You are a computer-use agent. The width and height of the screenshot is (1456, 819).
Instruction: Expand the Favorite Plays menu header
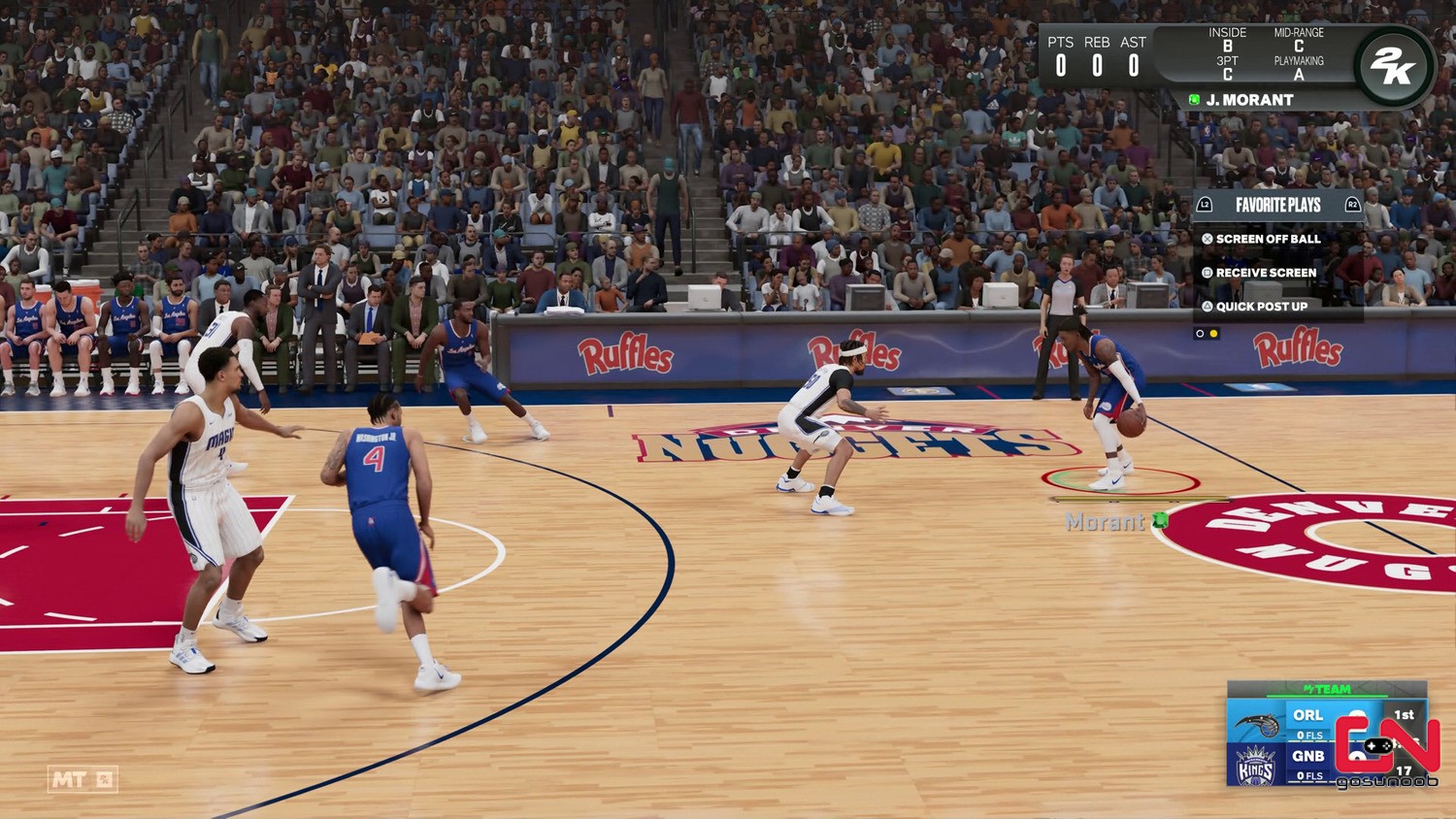click(x=1278, y=205)
